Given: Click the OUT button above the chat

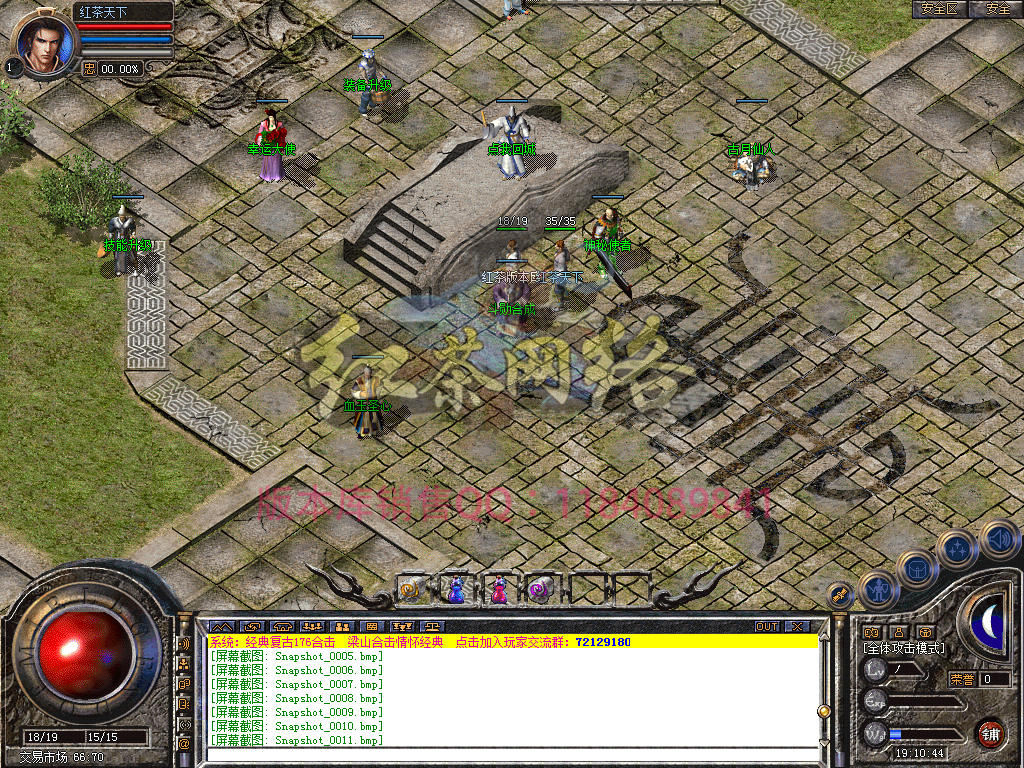Looking at the screenshot, I should [766, 627].
